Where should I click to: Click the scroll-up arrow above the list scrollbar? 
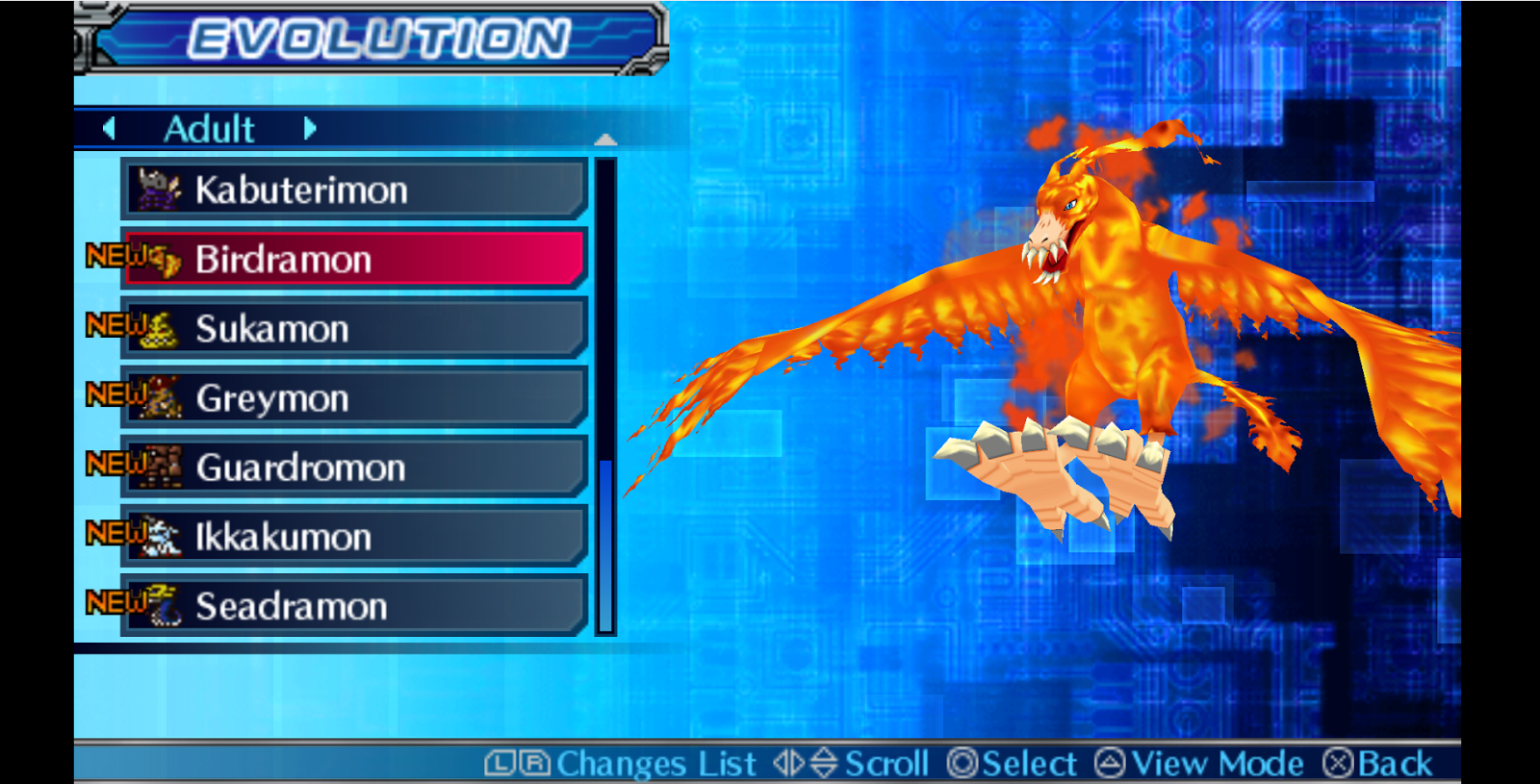[606, 140]
